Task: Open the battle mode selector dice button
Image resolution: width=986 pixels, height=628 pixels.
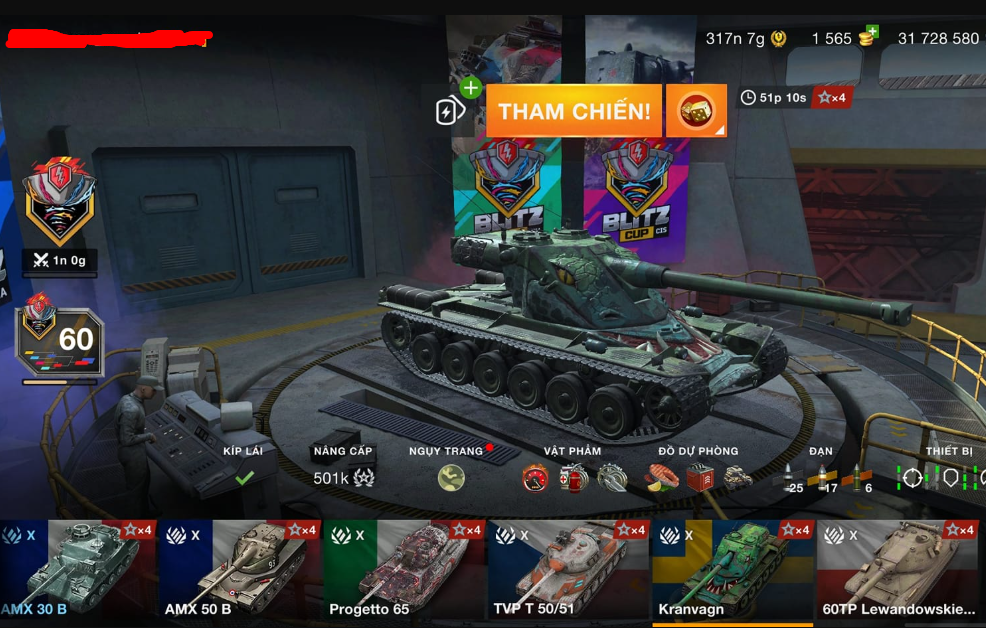Action: tap(696, 111)
